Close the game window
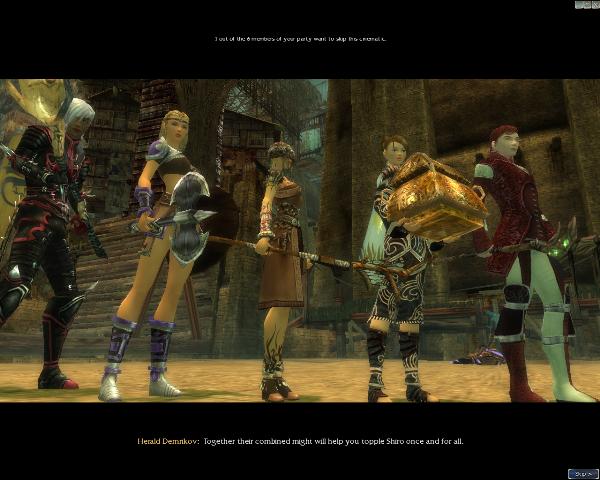600x480 pixels. pos(595,5)
